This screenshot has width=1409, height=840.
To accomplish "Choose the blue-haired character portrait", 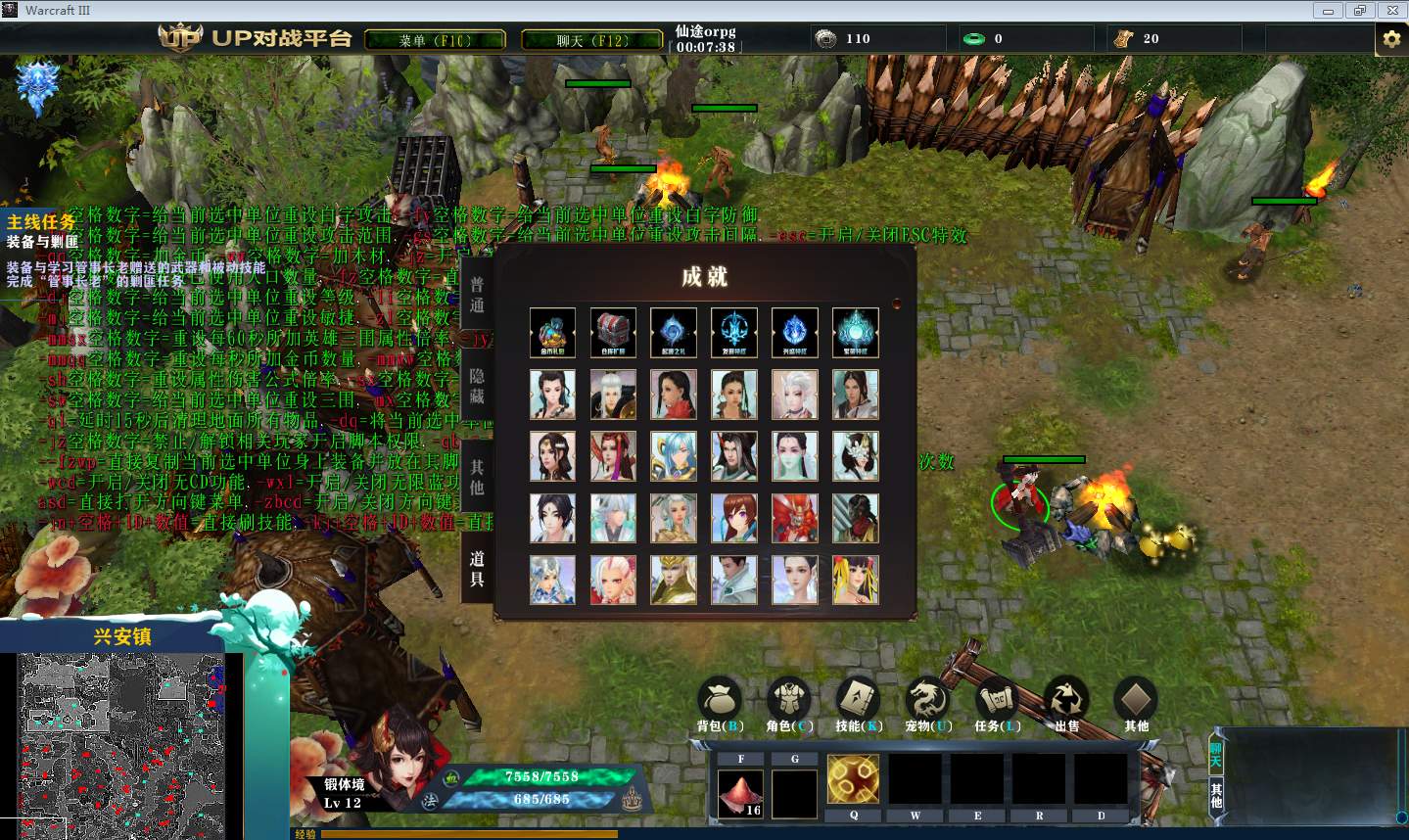I will (674, 456).
